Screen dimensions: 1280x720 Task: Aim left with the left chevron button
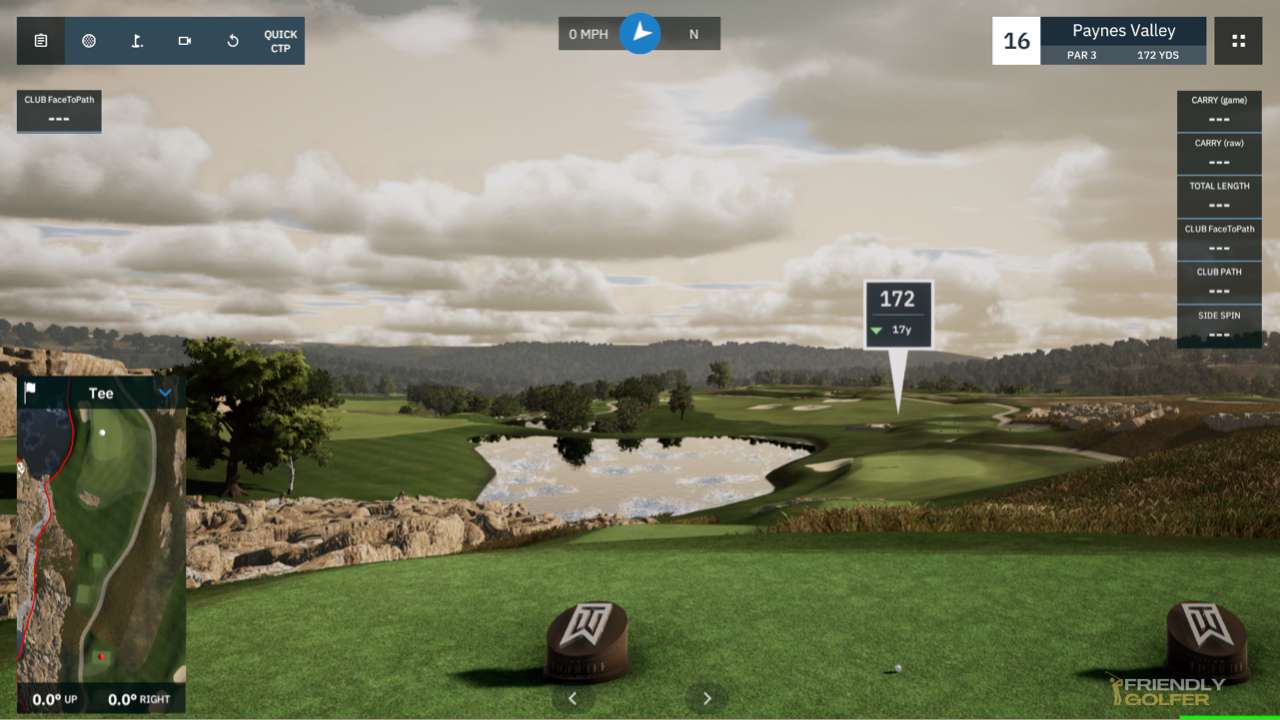pos(573,698)
